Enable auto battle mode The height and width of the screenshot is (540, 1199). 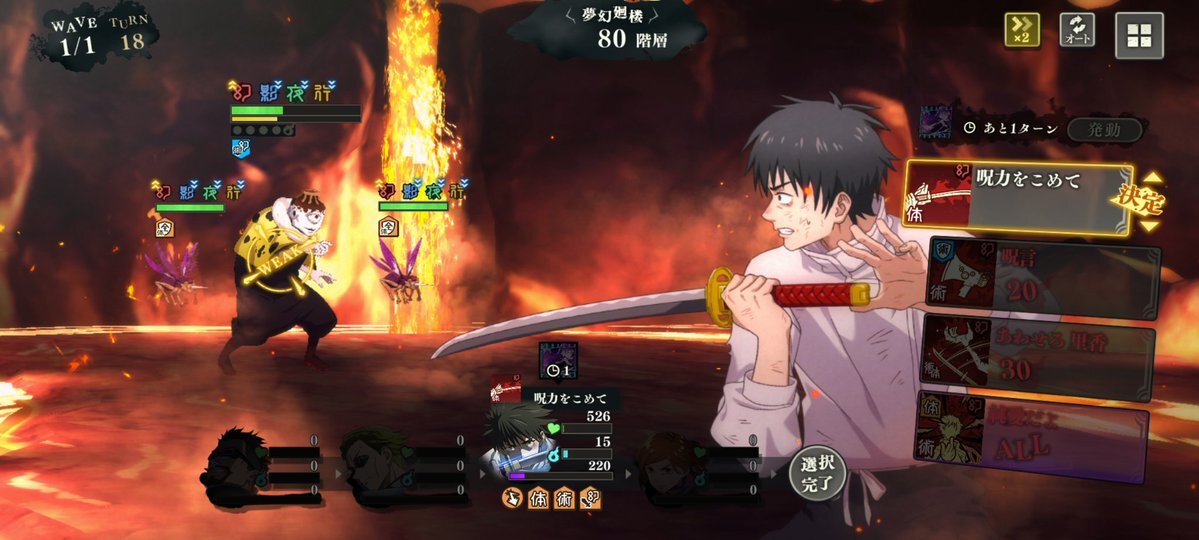pos(1077,31)
